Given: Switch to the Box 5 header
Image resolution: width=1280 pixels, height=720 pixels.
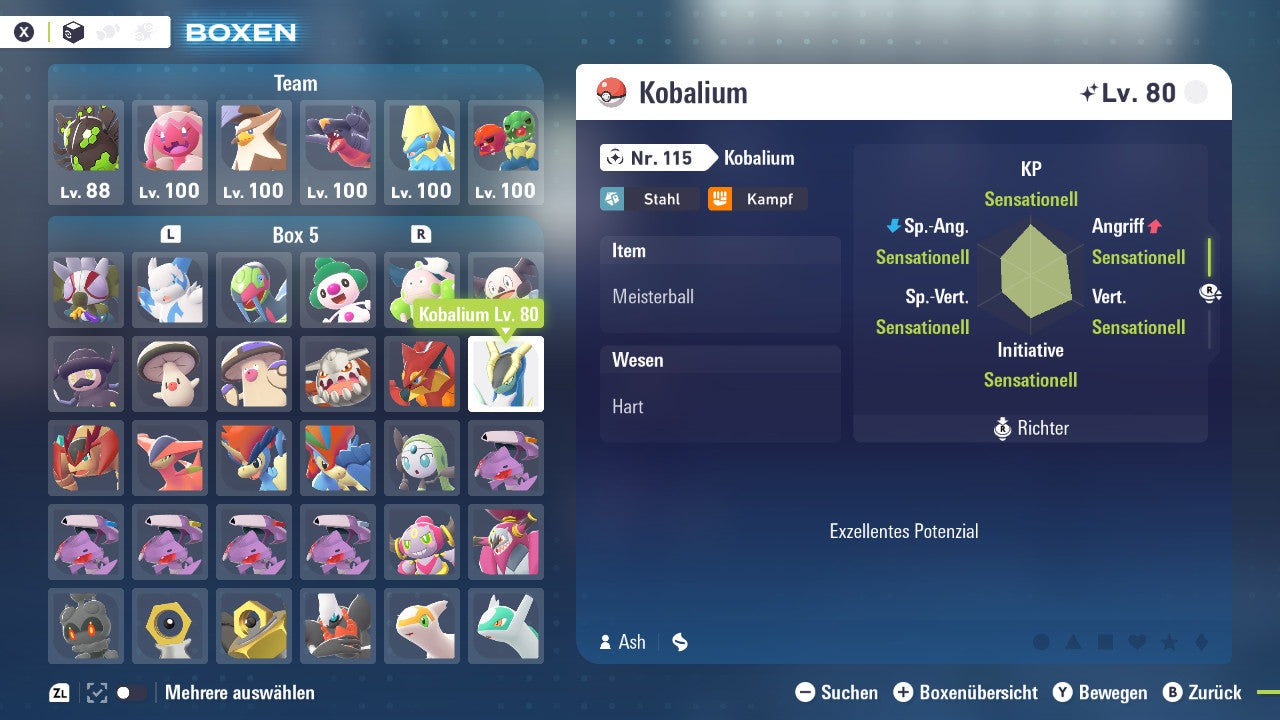Looking at the screenshot, I should tap(296, 234).
